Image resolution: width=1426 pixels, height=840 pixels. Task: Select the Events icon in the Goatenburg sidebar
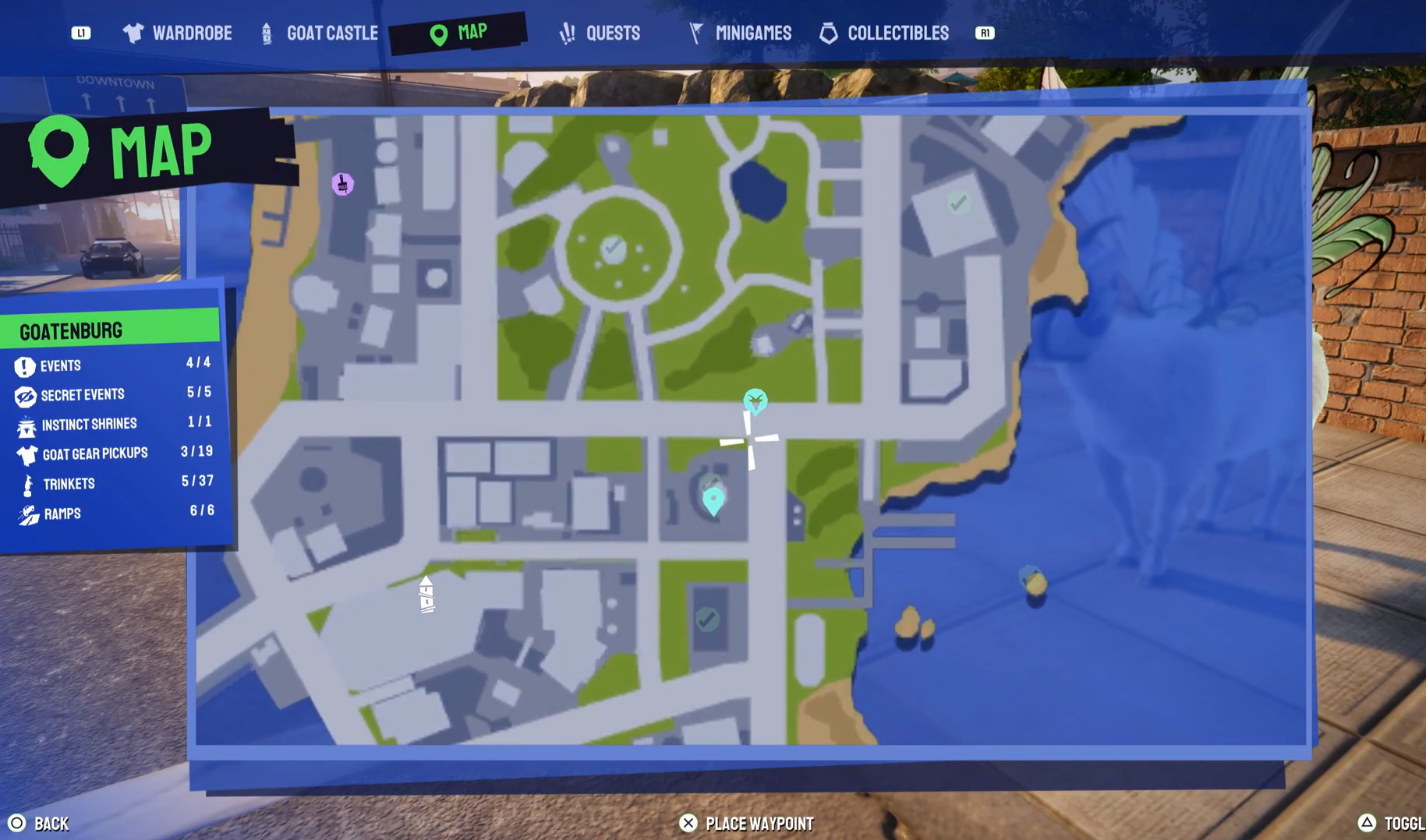(x=25, y=365)
